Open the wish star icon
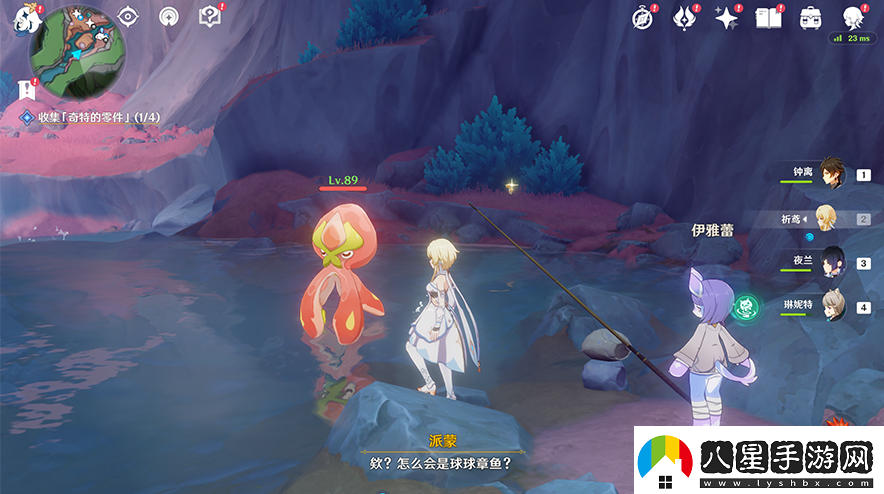The width and height of the screenshot is (884, 494). tap(726, 17)
